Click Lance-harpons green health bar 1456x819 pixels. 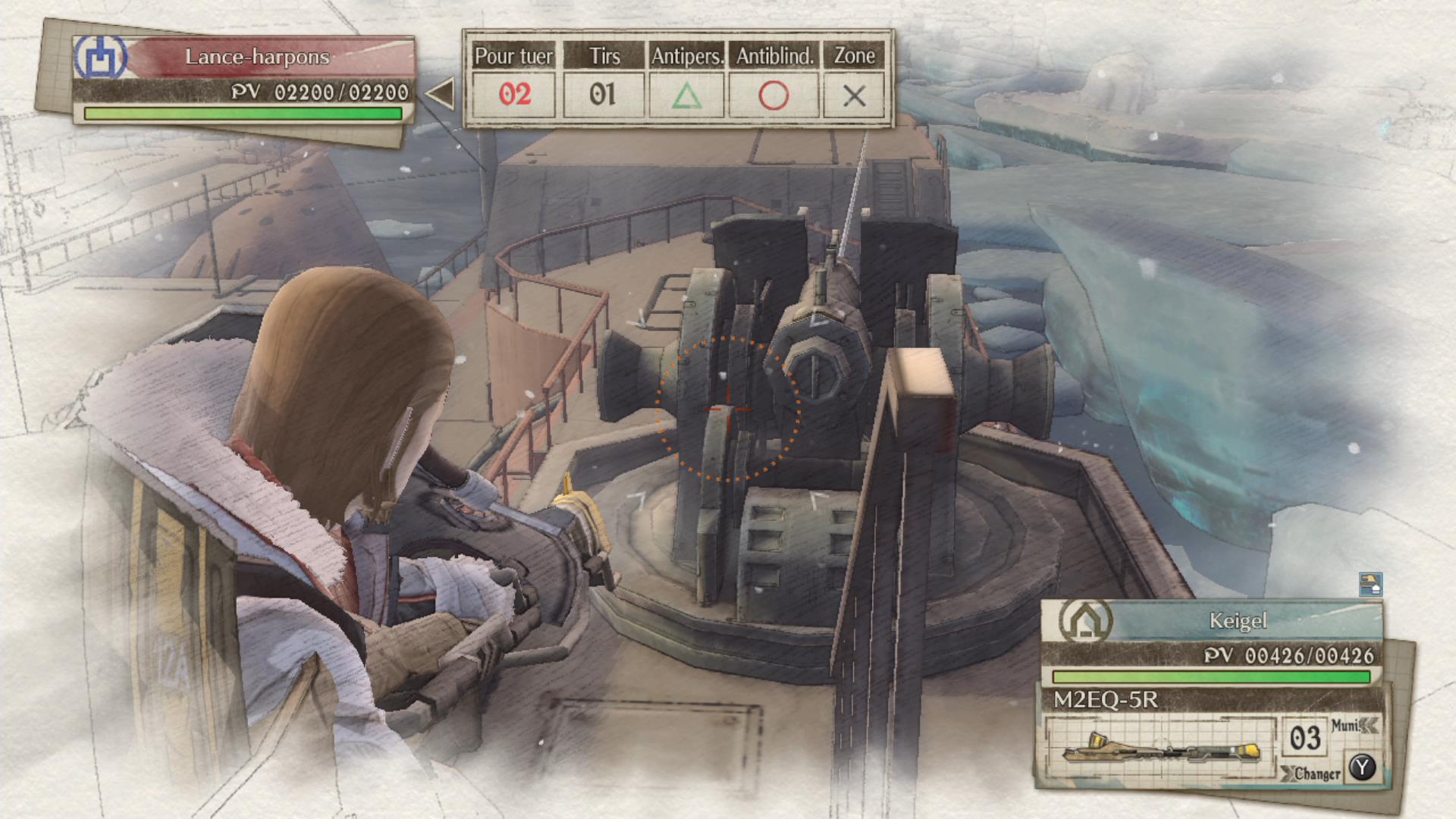tap(243, 115)
